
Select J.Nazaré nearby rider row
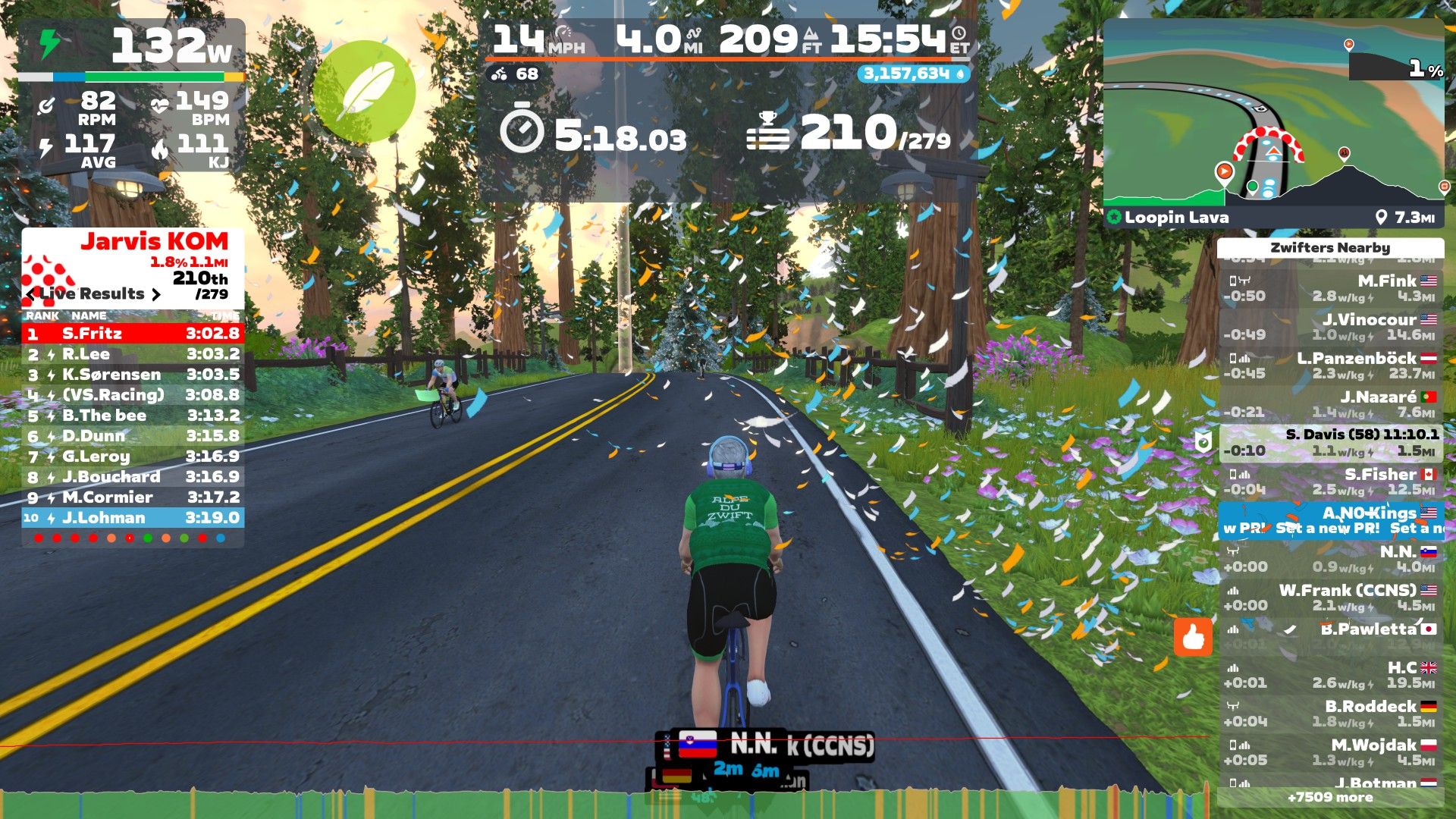[1331, 404]
